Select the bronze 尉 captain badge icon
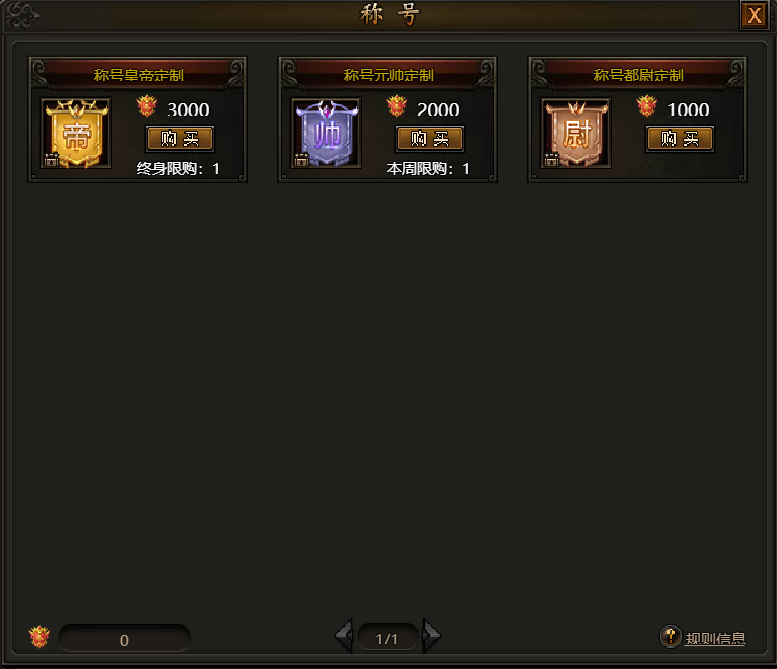Image resolution: width=777 pixels, height=669 pixels. click(x=576, y=133)
